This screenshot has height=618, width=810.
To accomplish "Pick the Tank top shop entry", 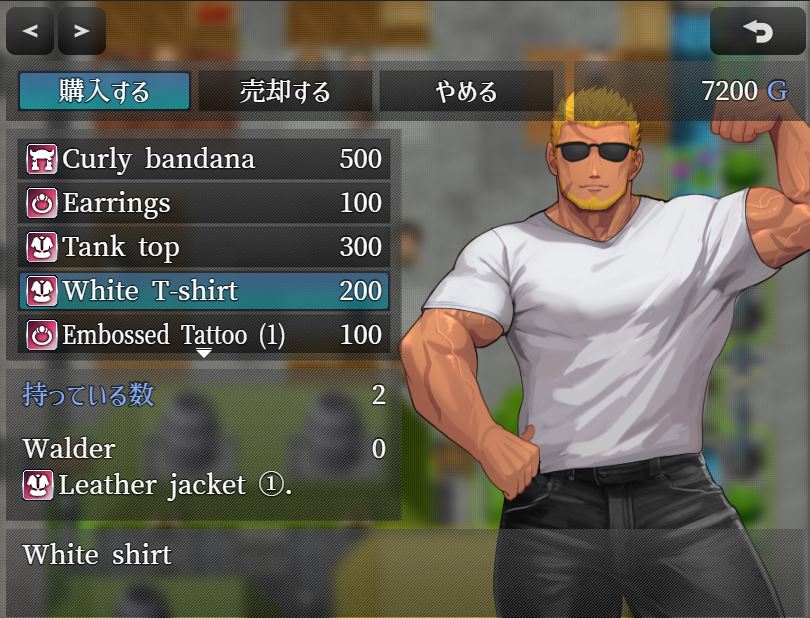I will [204, 247].
